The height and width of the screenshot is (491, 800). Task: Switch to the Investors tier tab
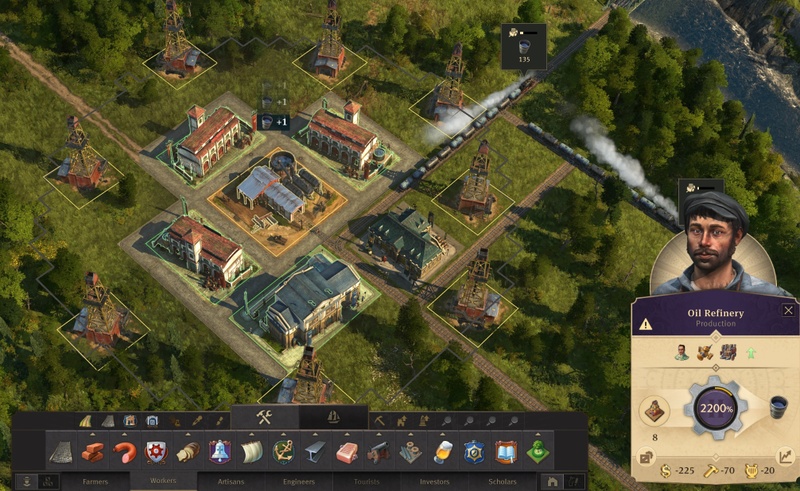[x=434, y=481]
